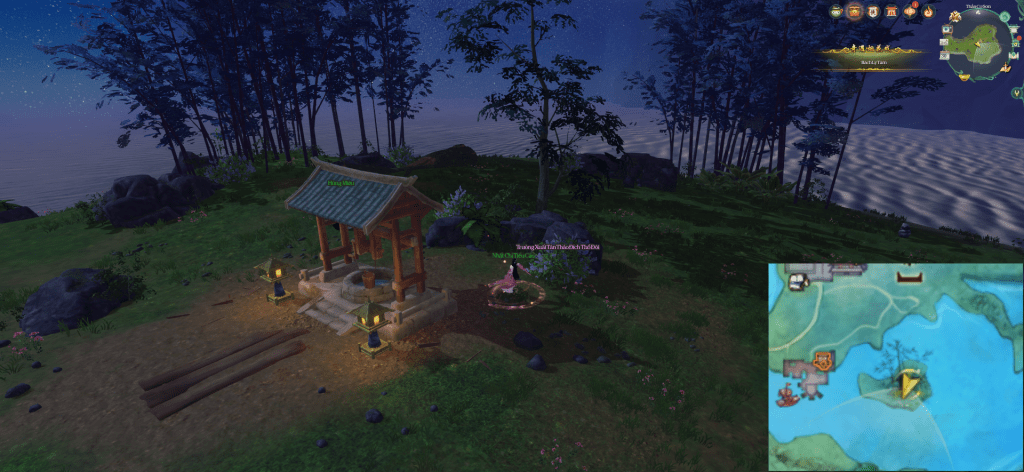Select the red torii gate icon
The height and width of the screenshot is (472, 1024).
pos(891,12)
